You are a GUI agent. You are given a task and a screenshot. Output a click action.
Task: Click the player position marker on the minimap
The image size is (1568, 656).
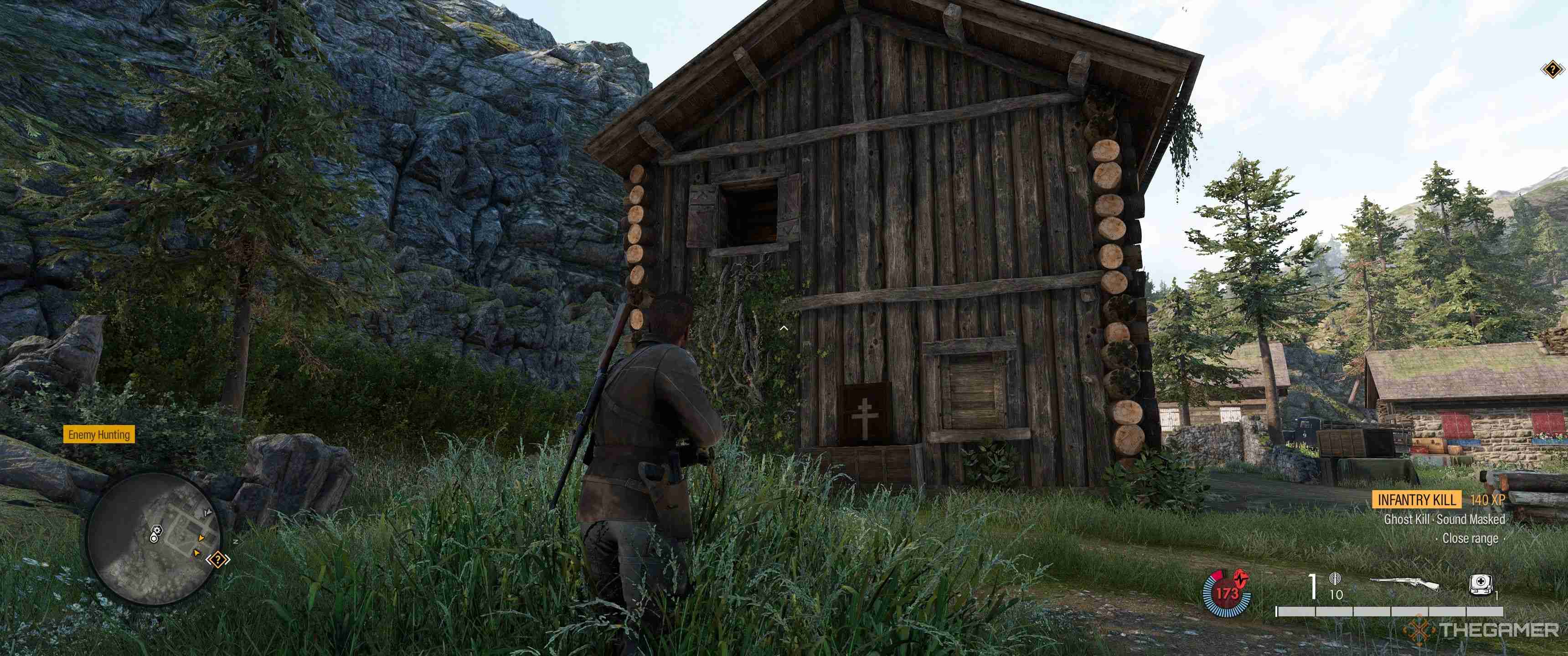tap(154, 538)
